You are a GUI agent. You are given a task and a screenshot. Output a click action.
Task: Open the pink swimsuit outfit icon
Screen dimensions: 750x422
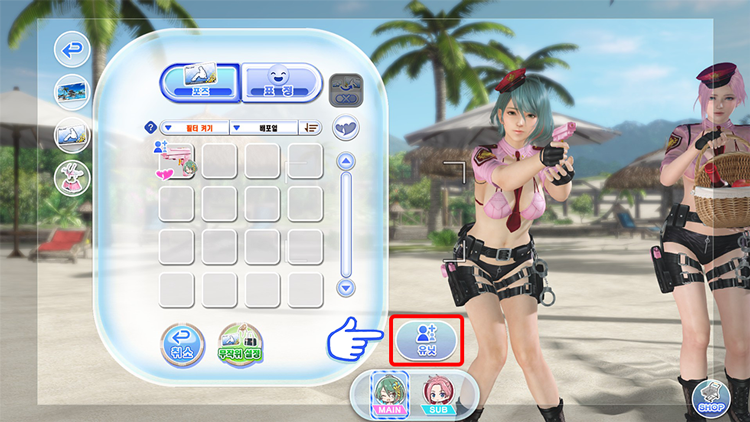[71, 177]
